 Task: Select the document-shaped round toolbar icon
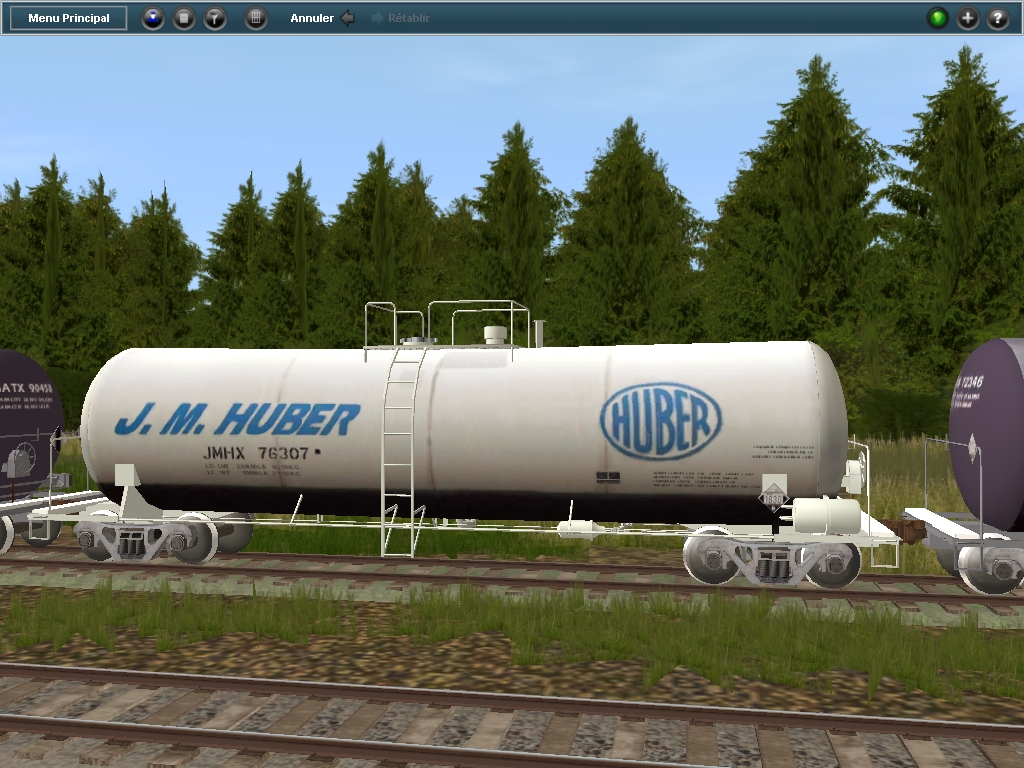coord(184,18)
